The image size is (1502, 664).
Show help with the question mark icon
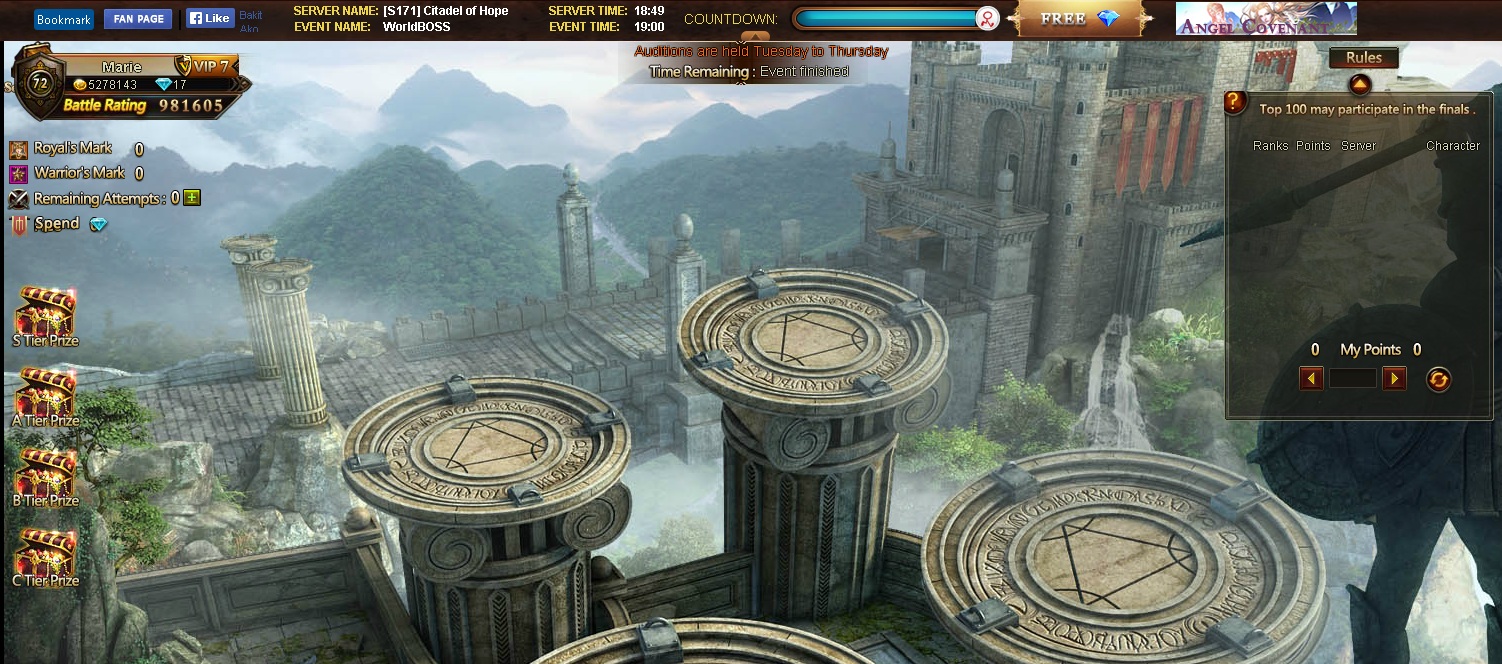pos(1236,102)
